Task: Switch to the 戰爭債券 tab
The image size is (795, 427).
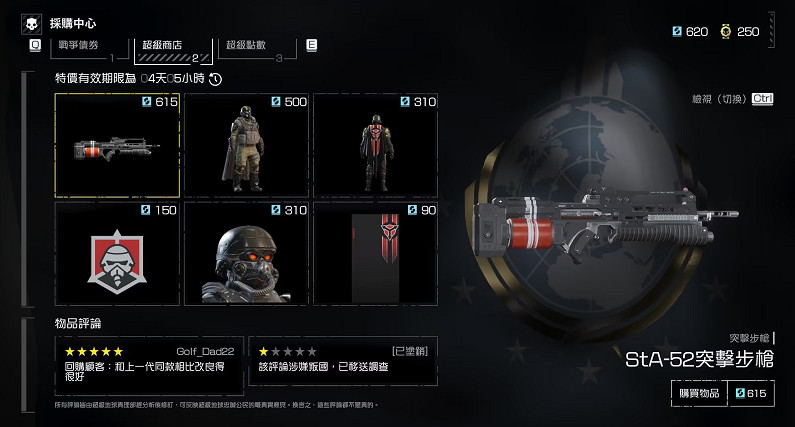Action: [80, 47]
